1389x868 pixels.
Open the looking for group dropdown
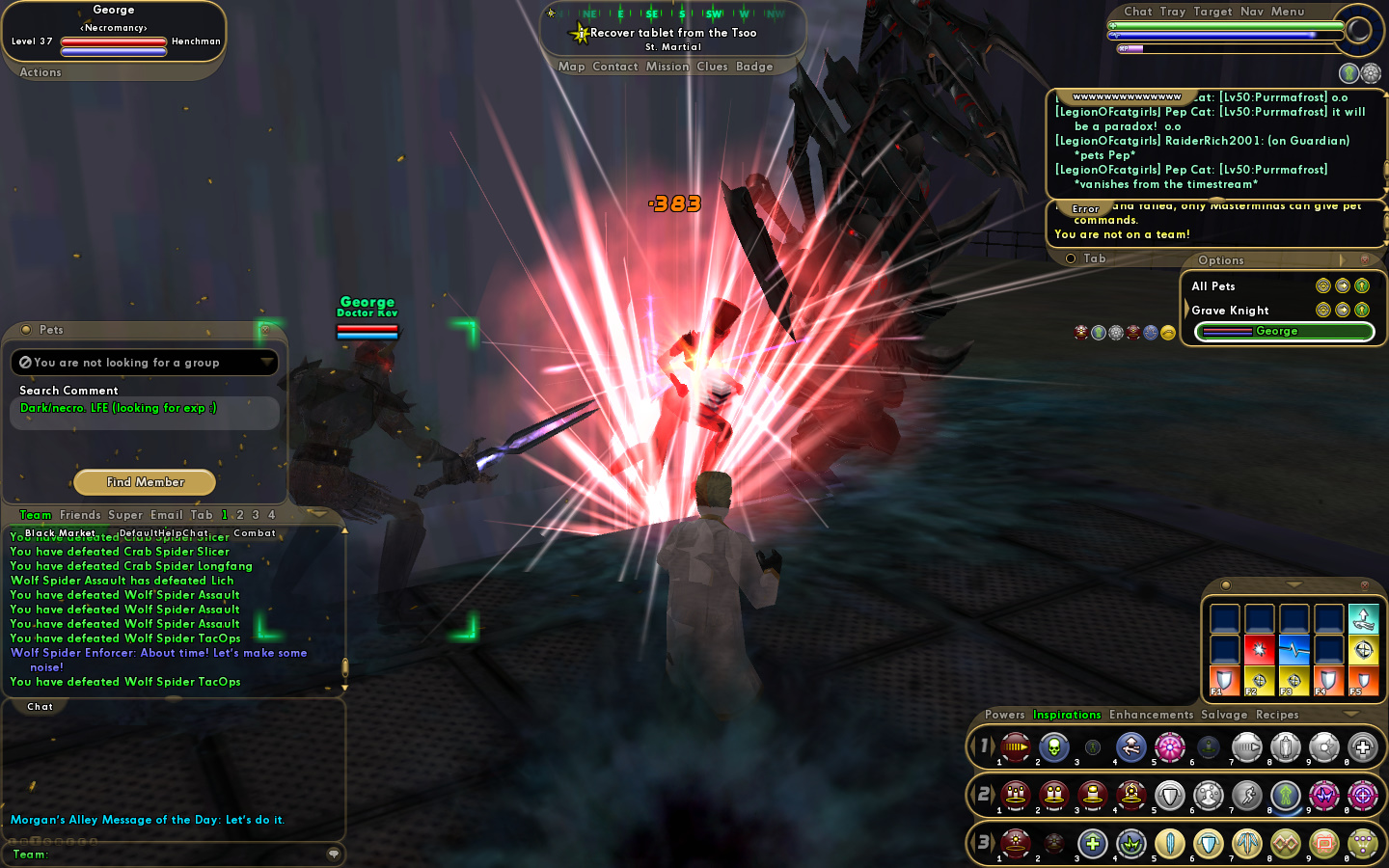pyautogui.click(x=266, y=362)
